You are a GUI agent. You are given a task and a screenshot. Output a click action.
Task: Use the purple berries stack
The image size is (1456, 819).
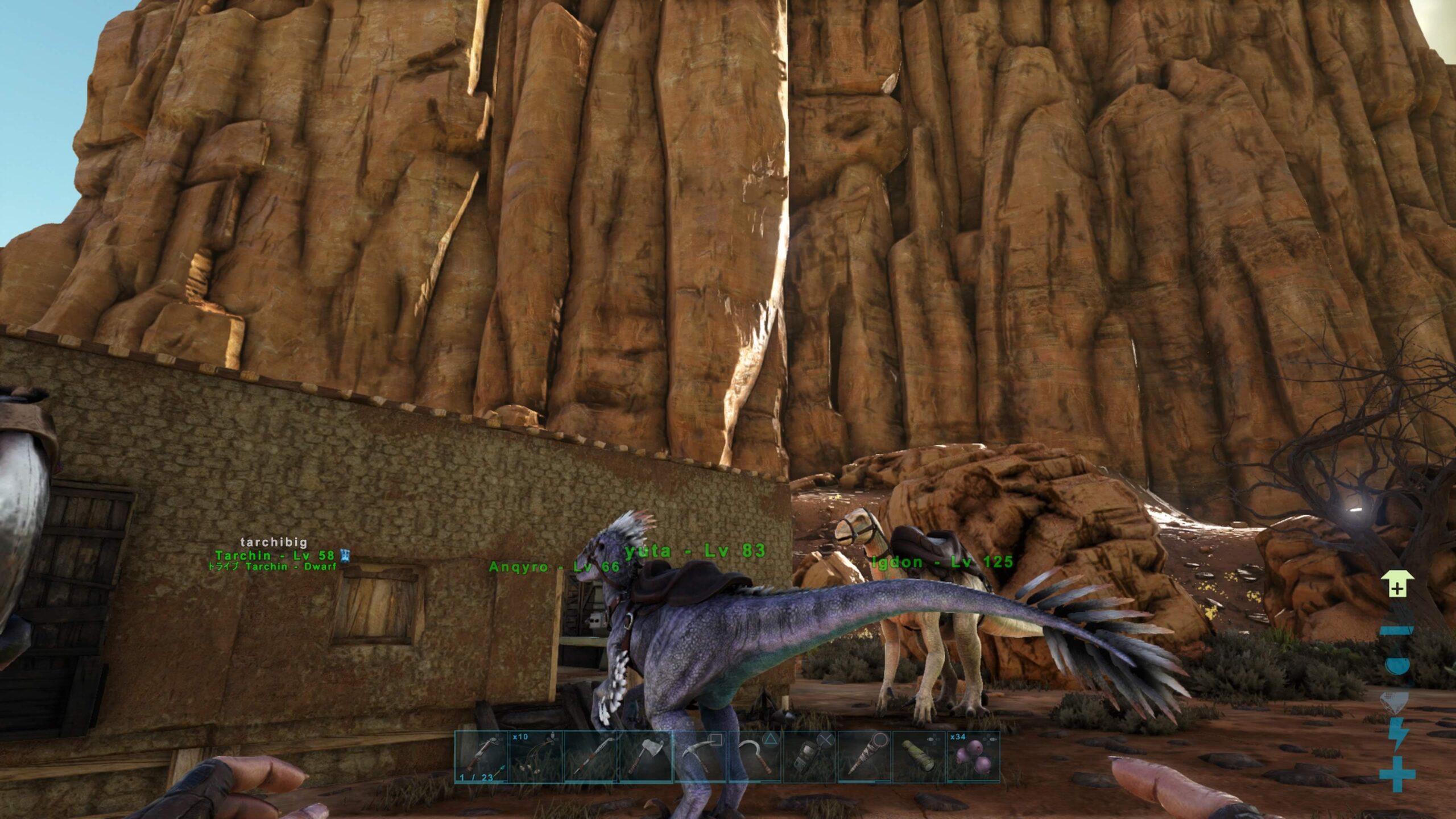[973, 757]
